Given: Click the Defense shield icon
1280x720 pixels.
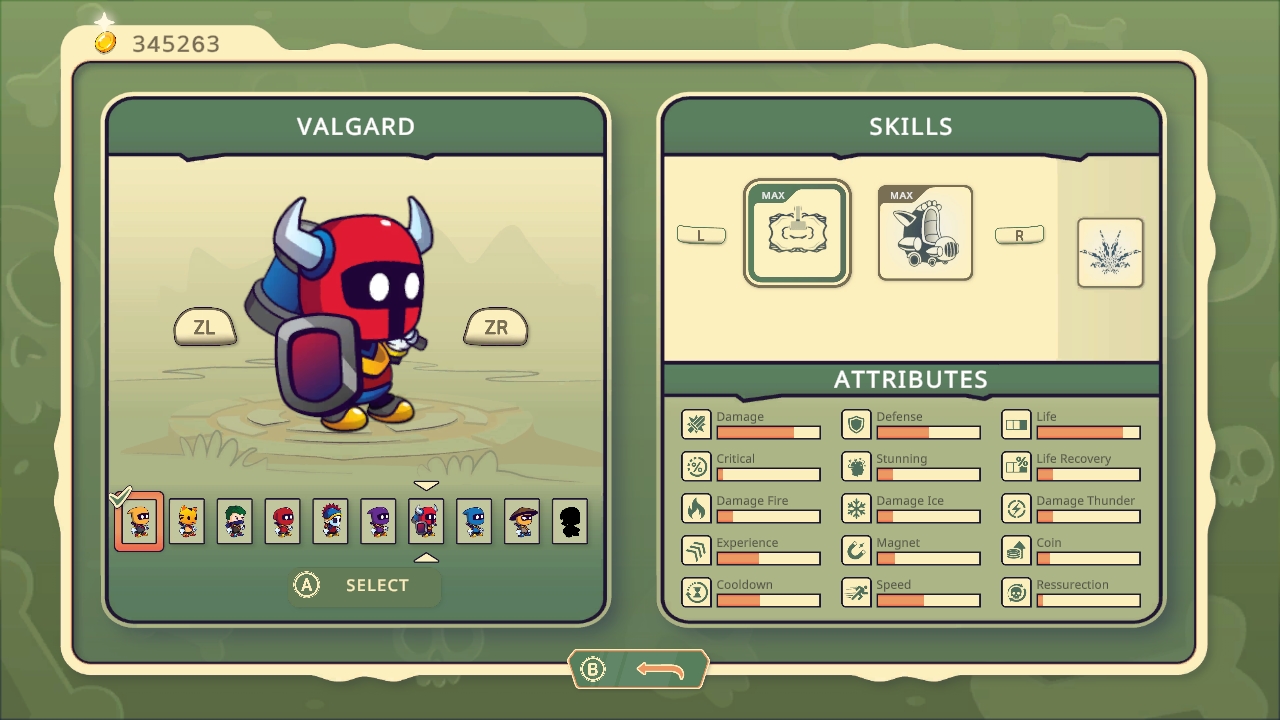Looking at the screenshot, I should (856, 424).
